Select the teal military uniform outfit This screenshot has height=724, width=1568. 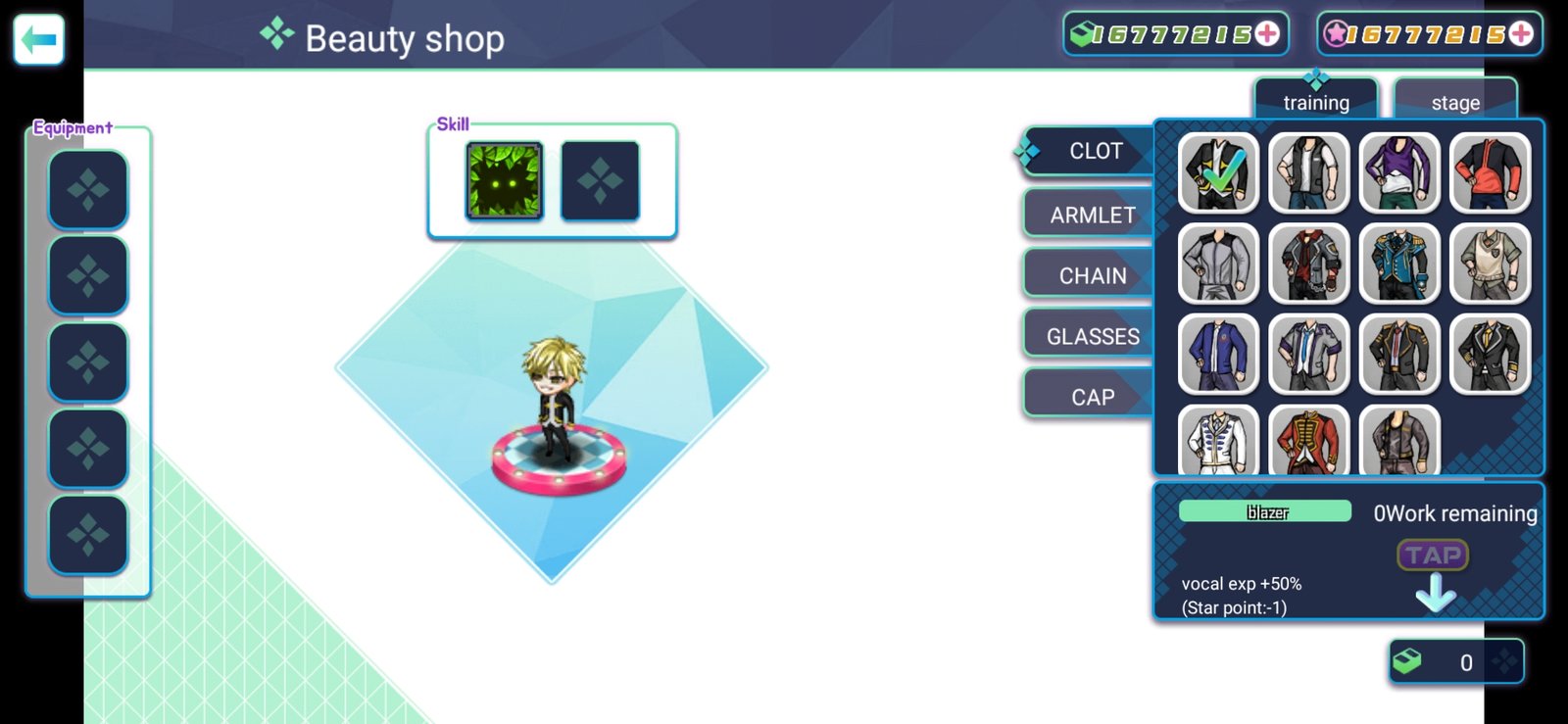pyautogui.click(x=1399, y=264)
